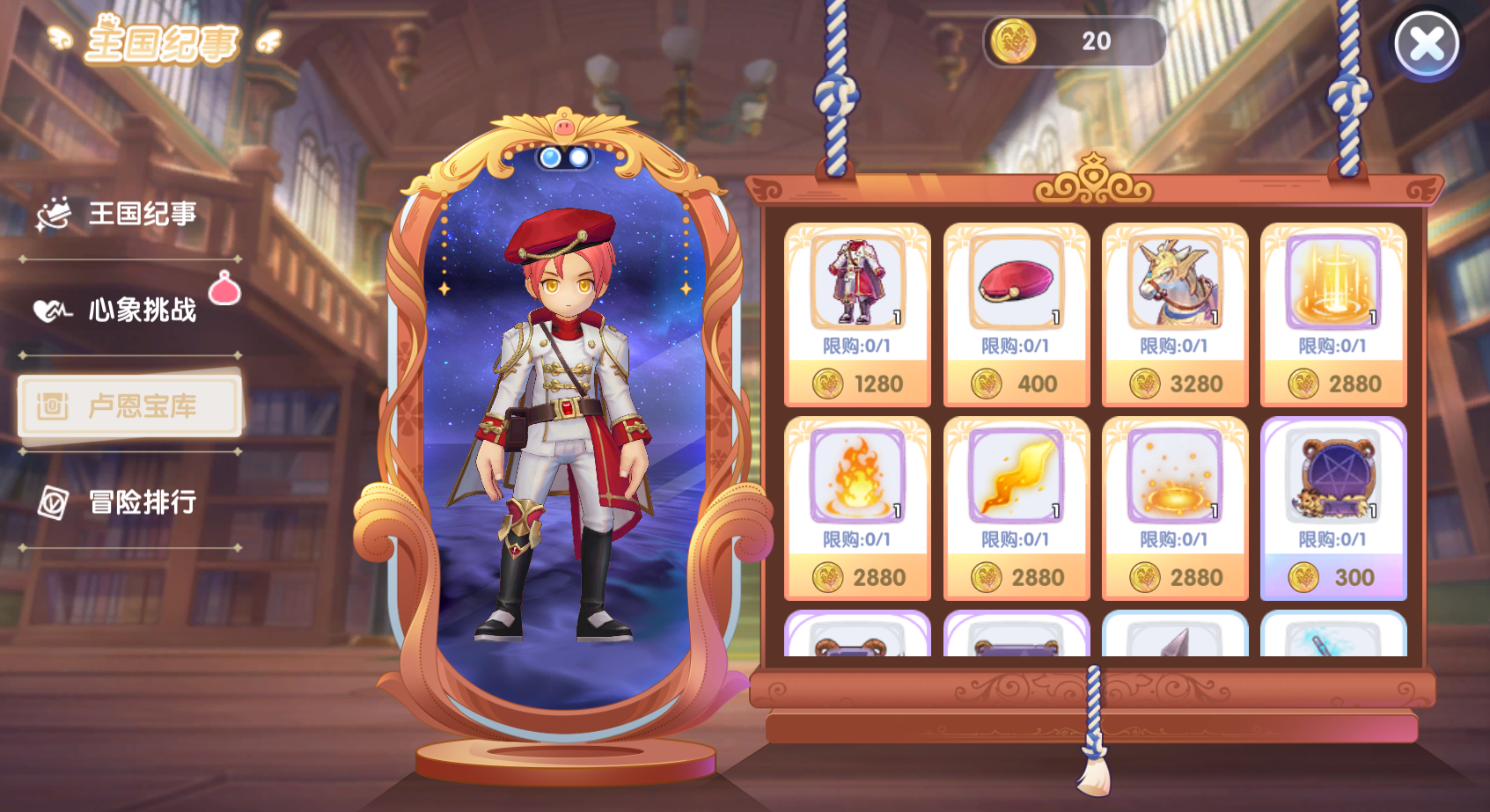Switch to the 王国纪事 tab
This screenshot has height=812, width=1490.
pos(129,214)
